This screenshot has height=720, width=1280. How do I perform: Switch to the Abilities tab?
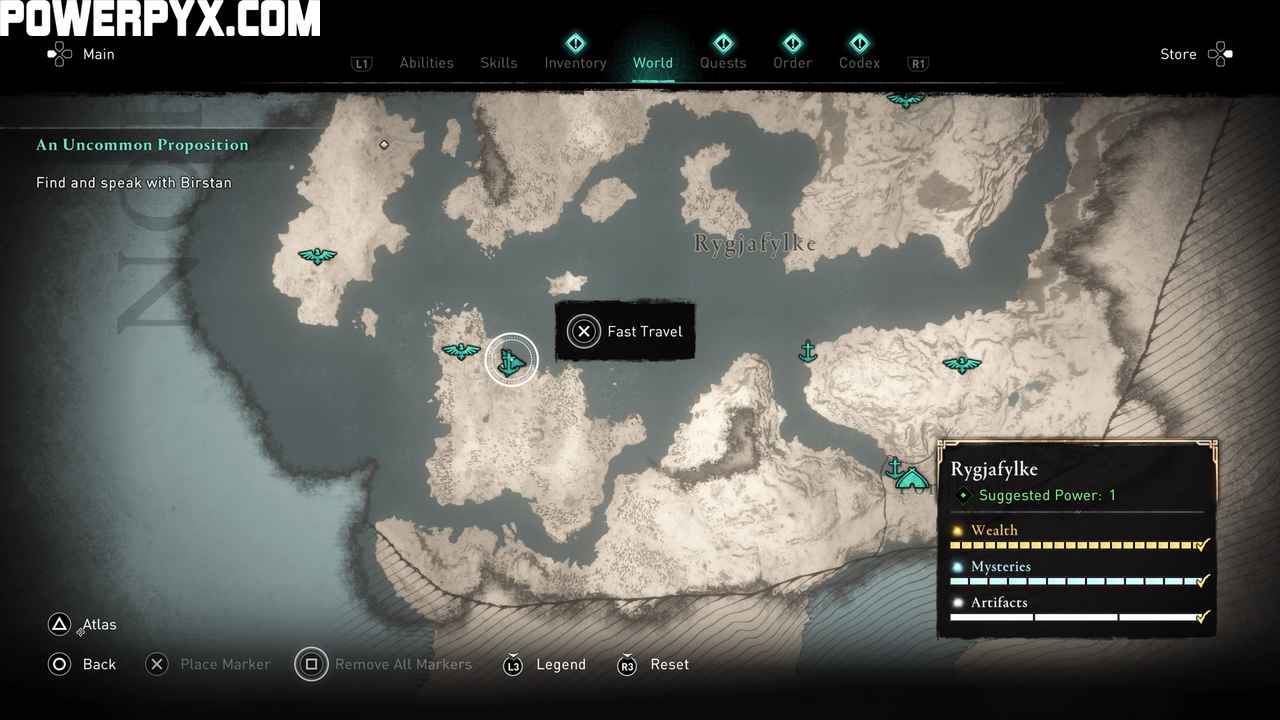click(x=426, y=63)
